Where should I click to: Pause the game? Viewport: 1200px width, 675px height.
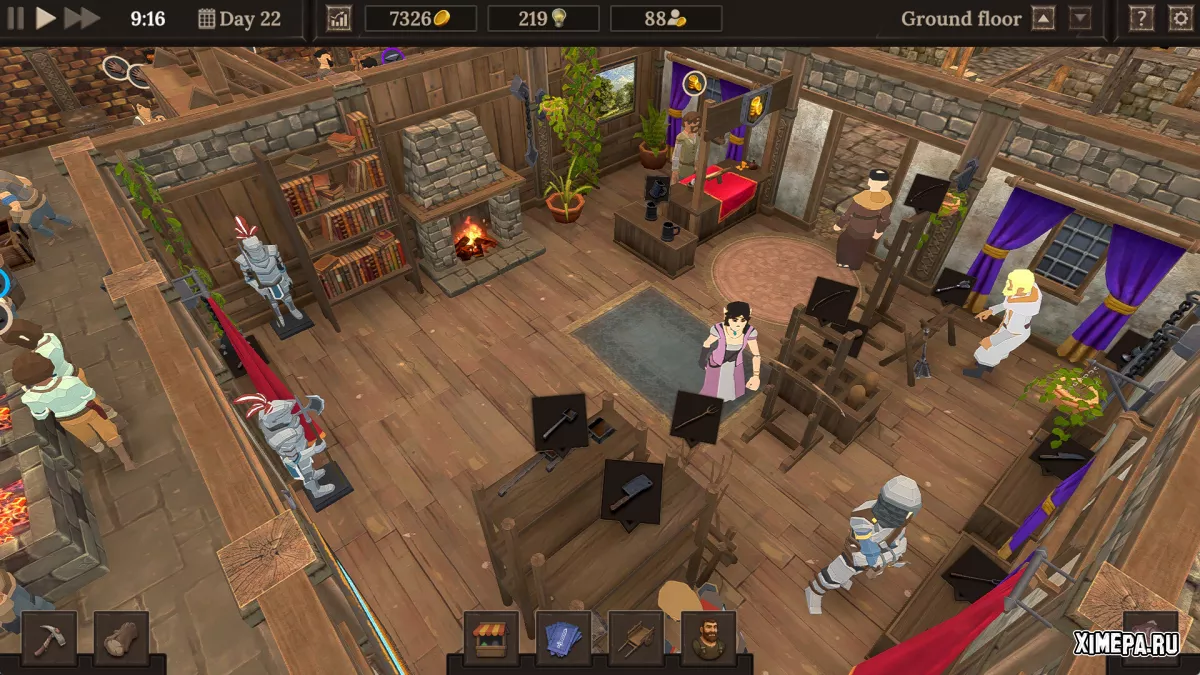click(x=15, y=18)
